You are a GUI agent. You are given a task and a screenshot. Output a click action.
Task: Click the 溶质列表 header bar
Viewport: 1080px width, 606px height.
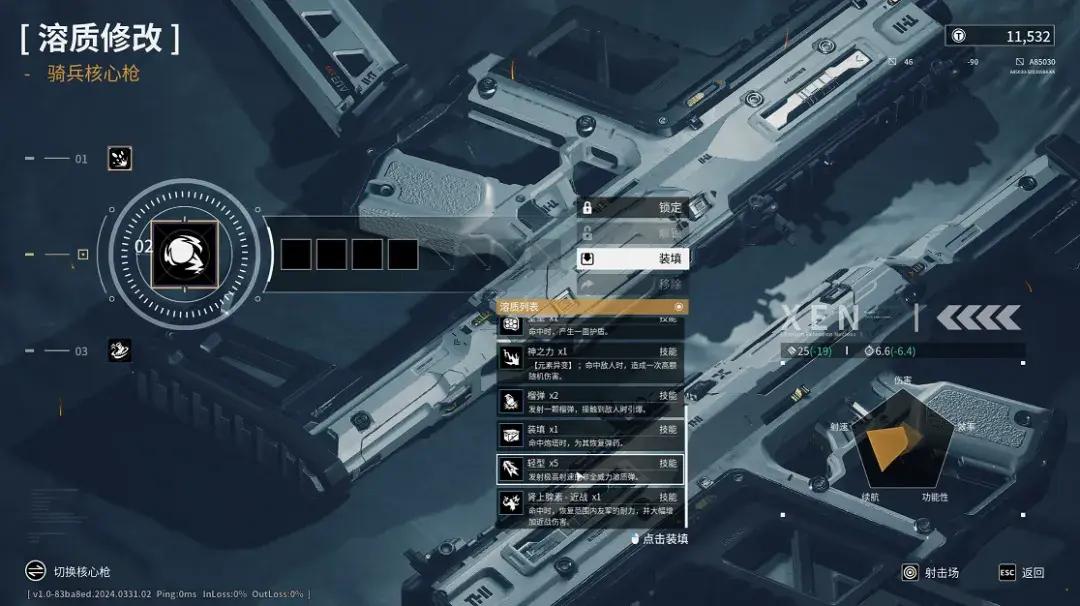592,306
